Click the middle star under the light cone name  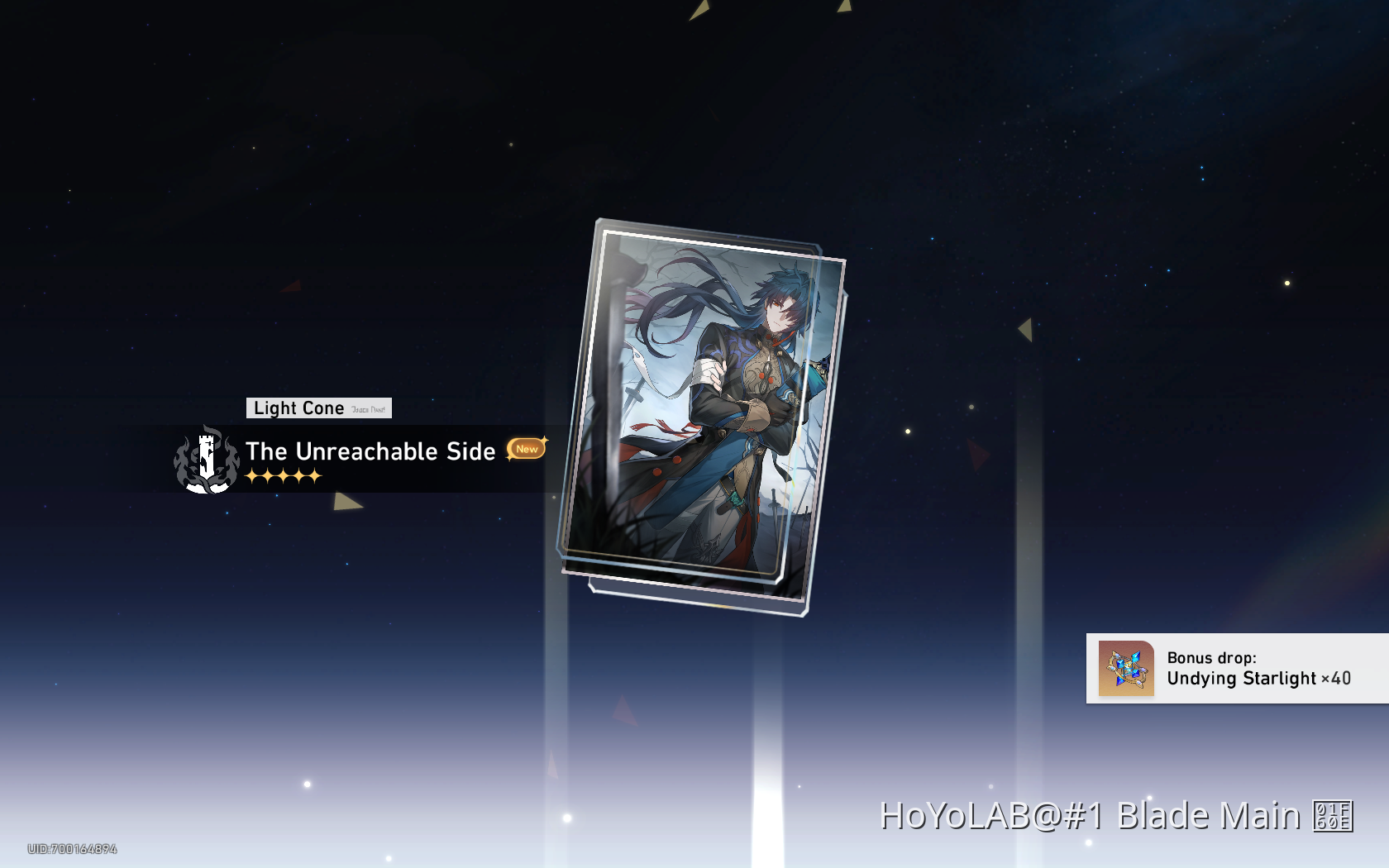(x=282, y=475)
